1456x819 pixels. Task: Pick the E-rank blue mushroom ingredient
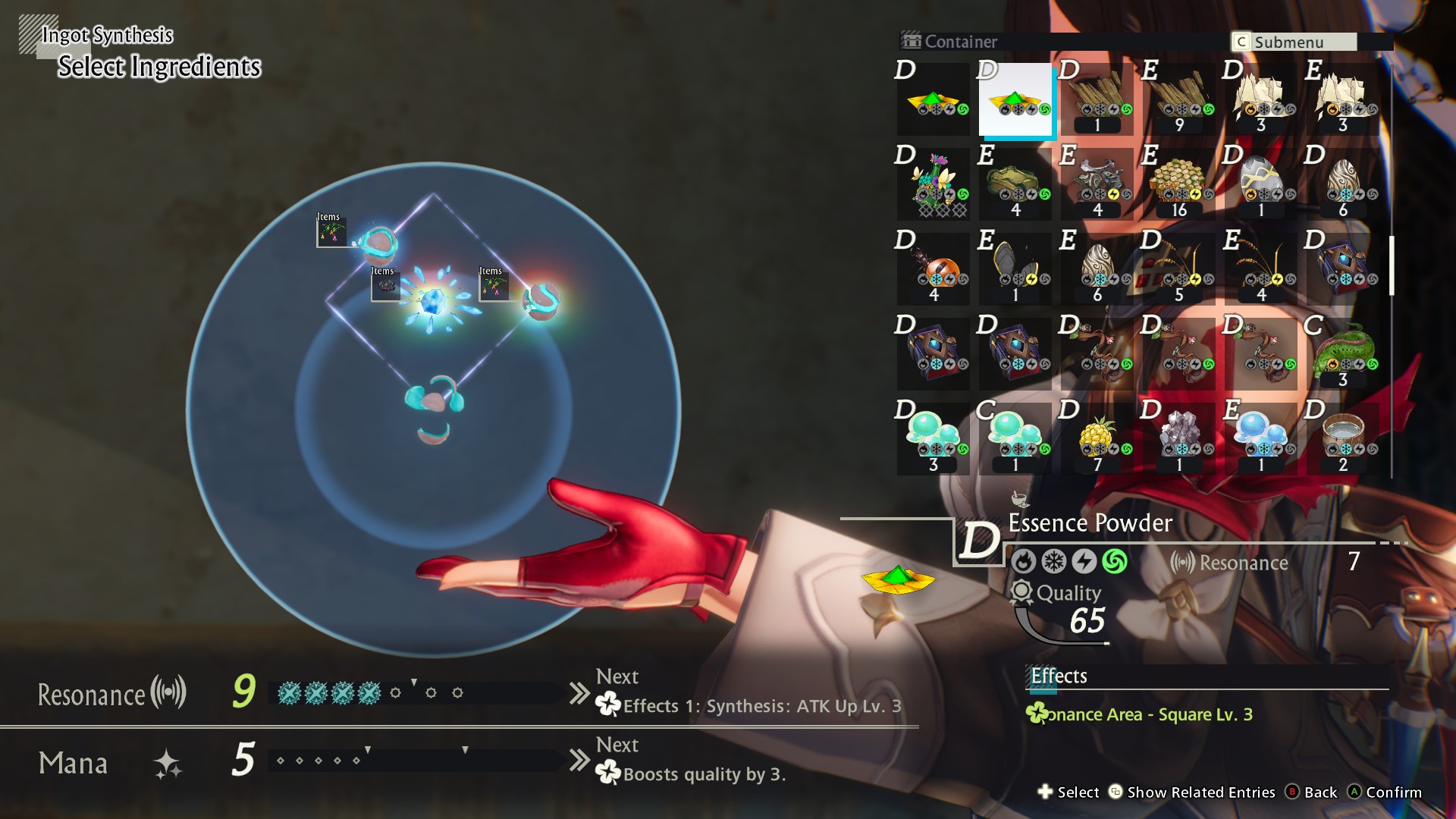click(x=1260, y=439)
